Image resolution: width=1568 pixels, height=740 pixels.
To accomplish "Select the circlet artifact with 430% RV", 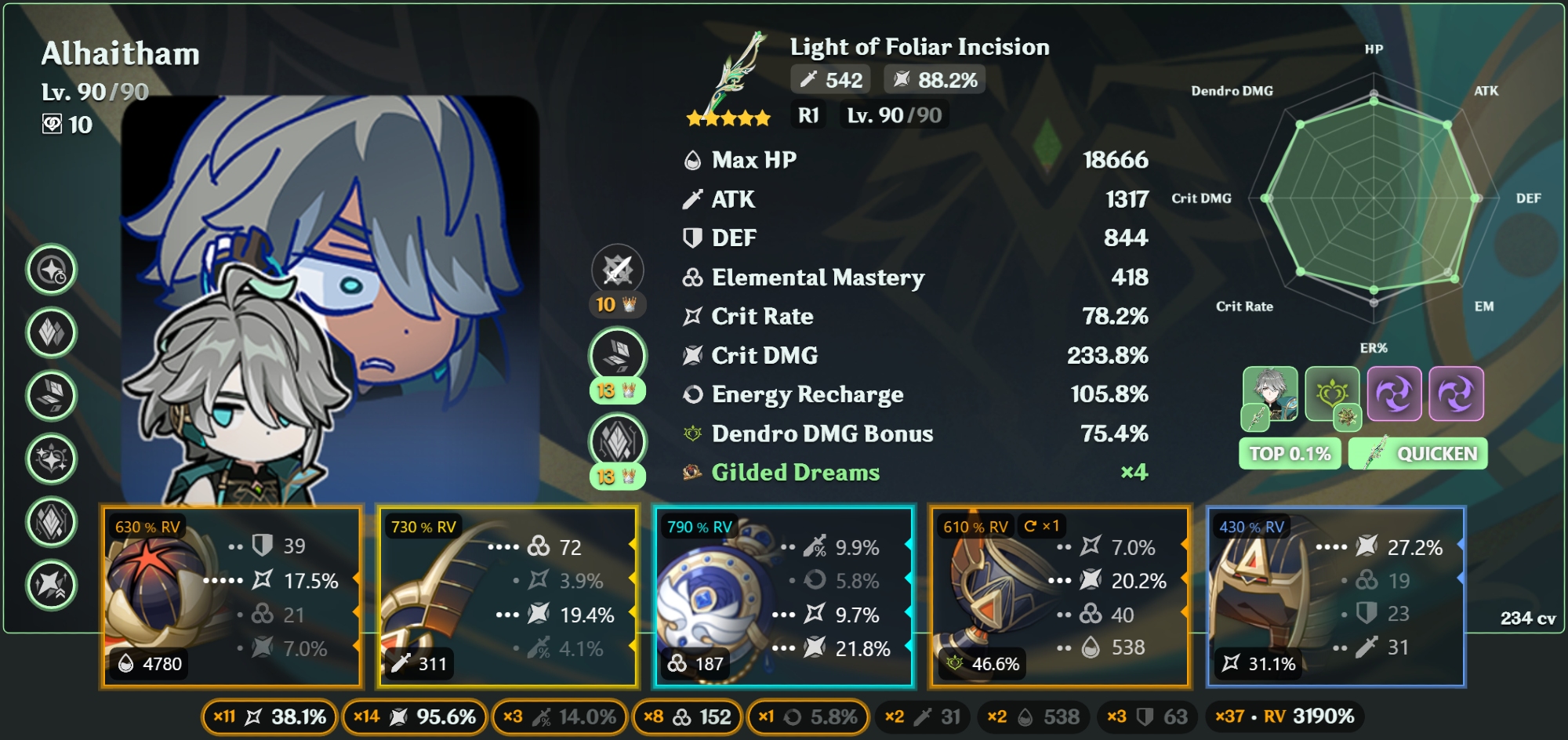I will (x=1336, y=597).
